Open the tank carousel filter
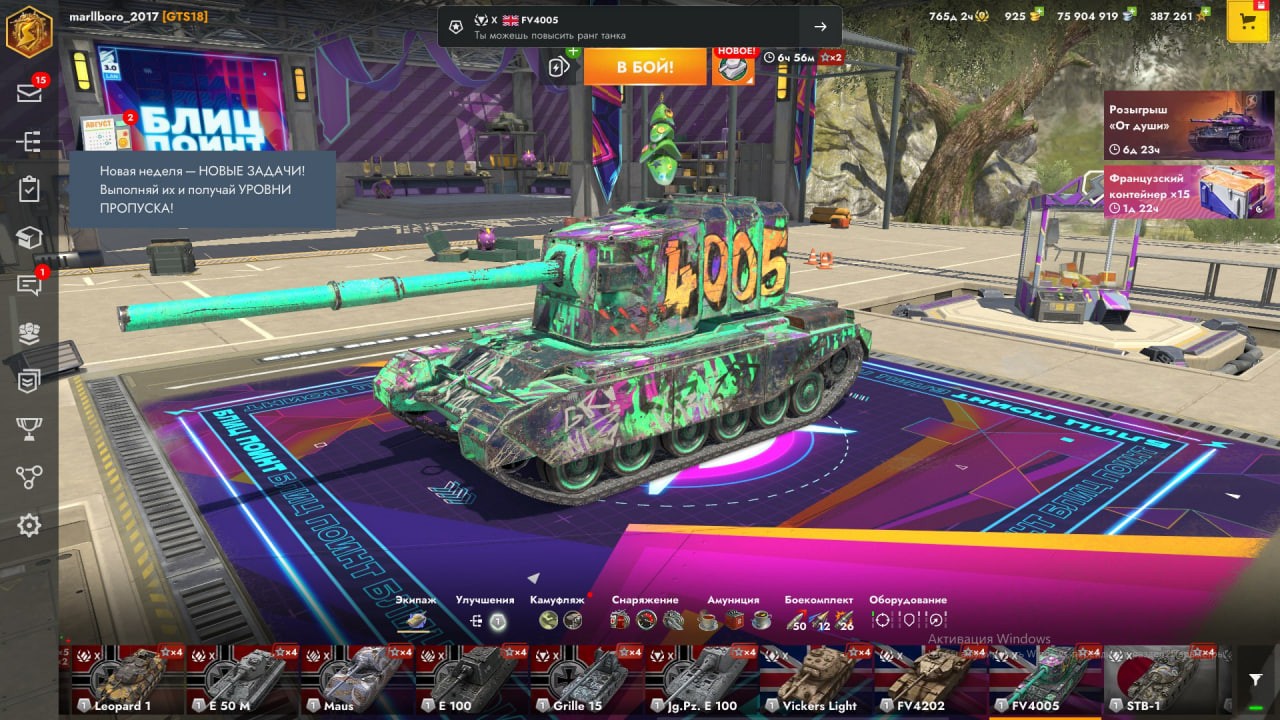The height and width of the screenshot is (720, 1280). (1255, 680)
